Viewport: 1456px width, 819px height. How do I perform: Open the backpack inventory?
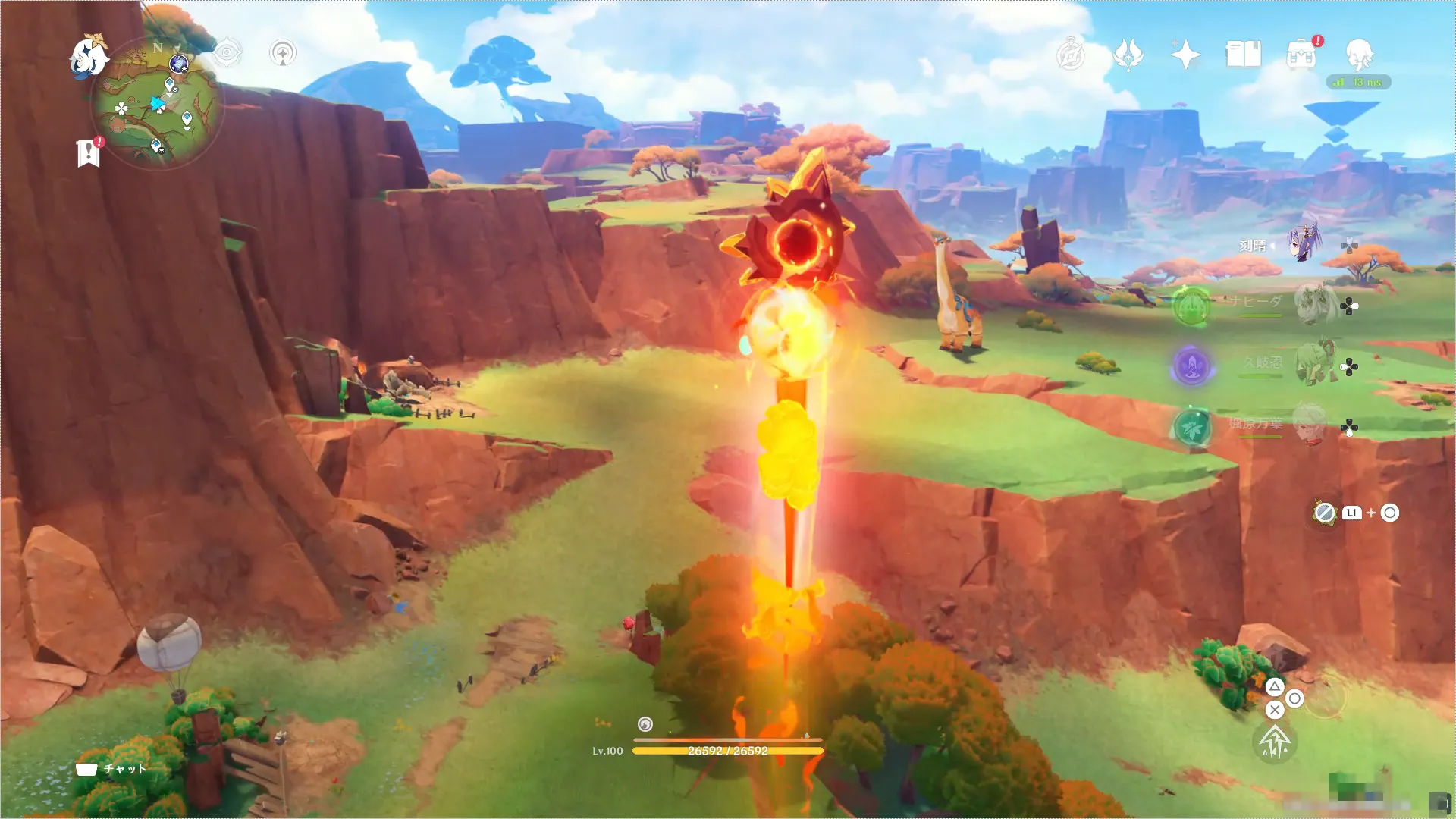pos(1301,55)
